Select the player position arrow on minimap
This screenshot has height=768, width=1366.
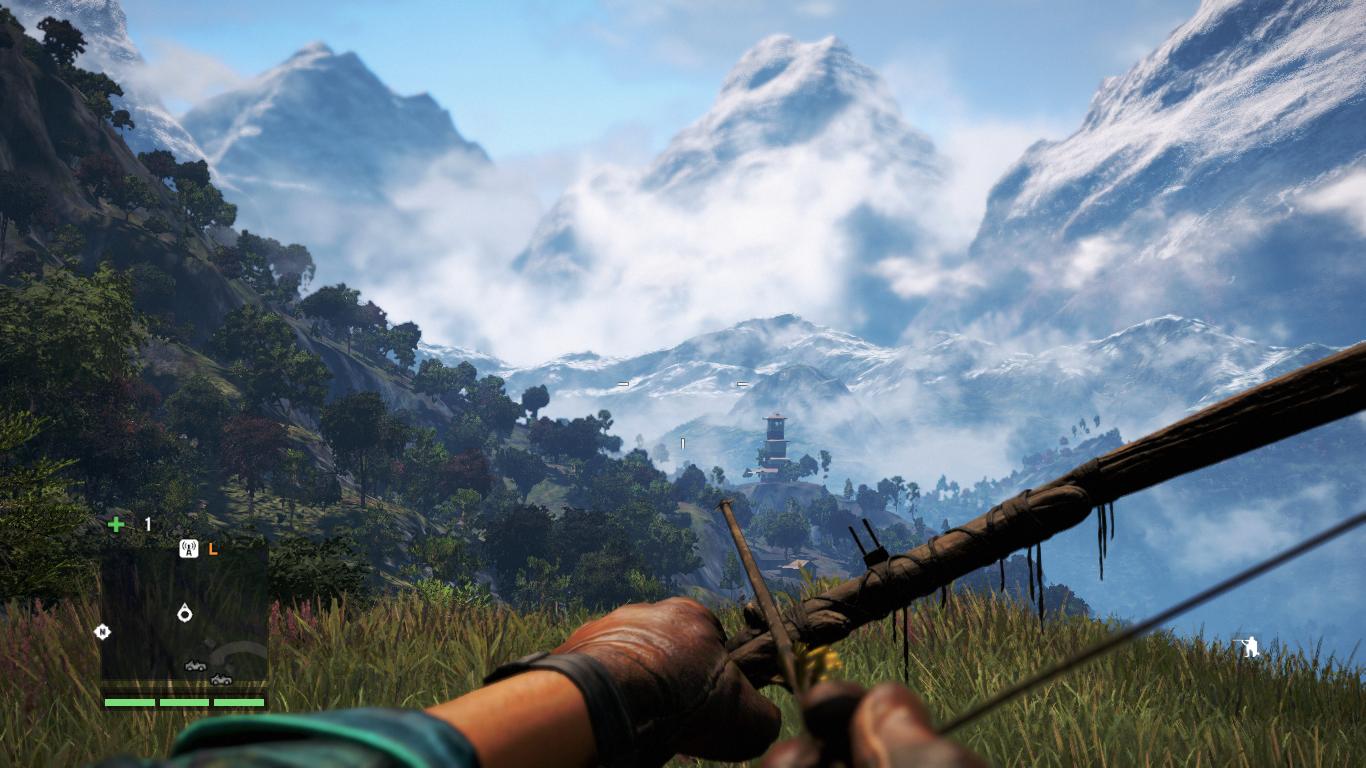[x=185, y=612]
